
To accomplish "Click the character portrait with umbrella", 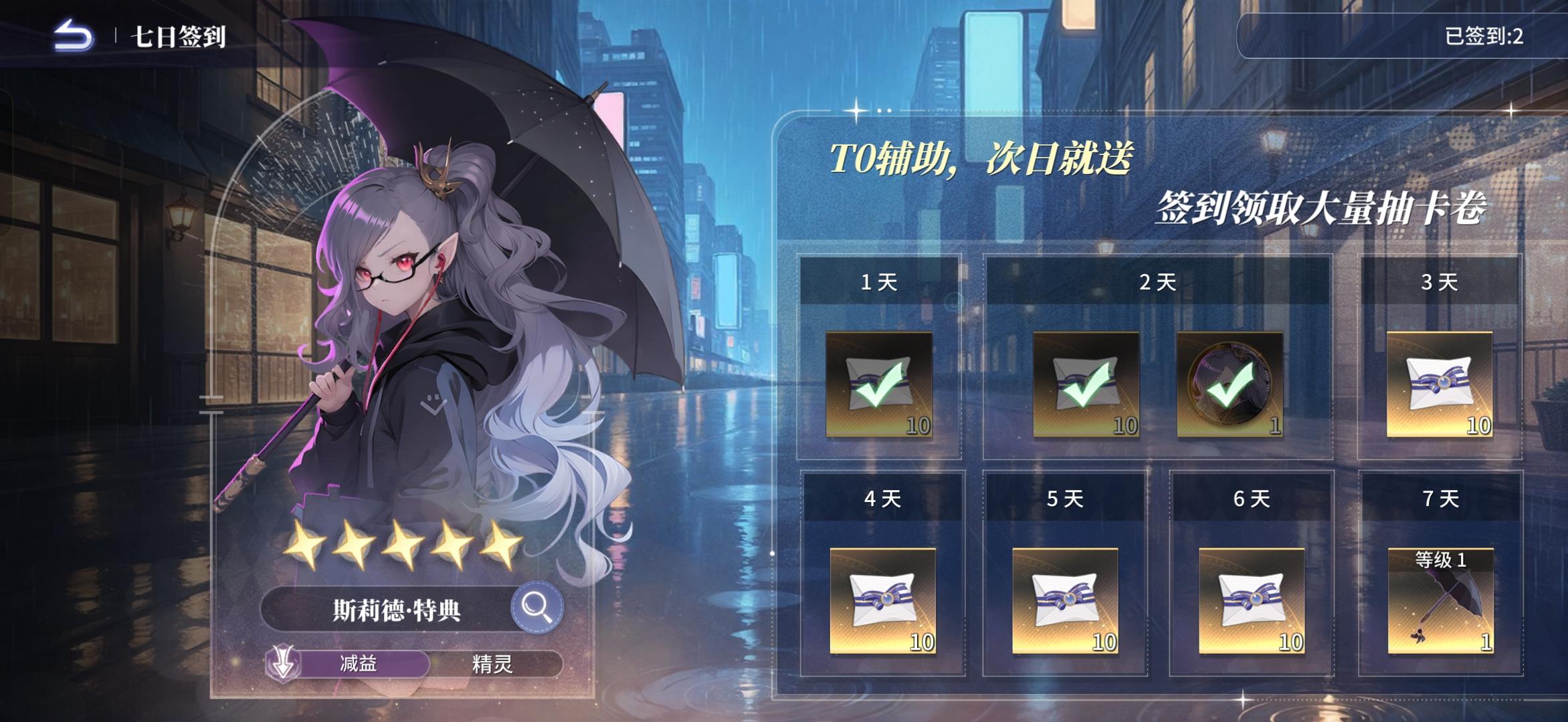I will coord(415,301).
